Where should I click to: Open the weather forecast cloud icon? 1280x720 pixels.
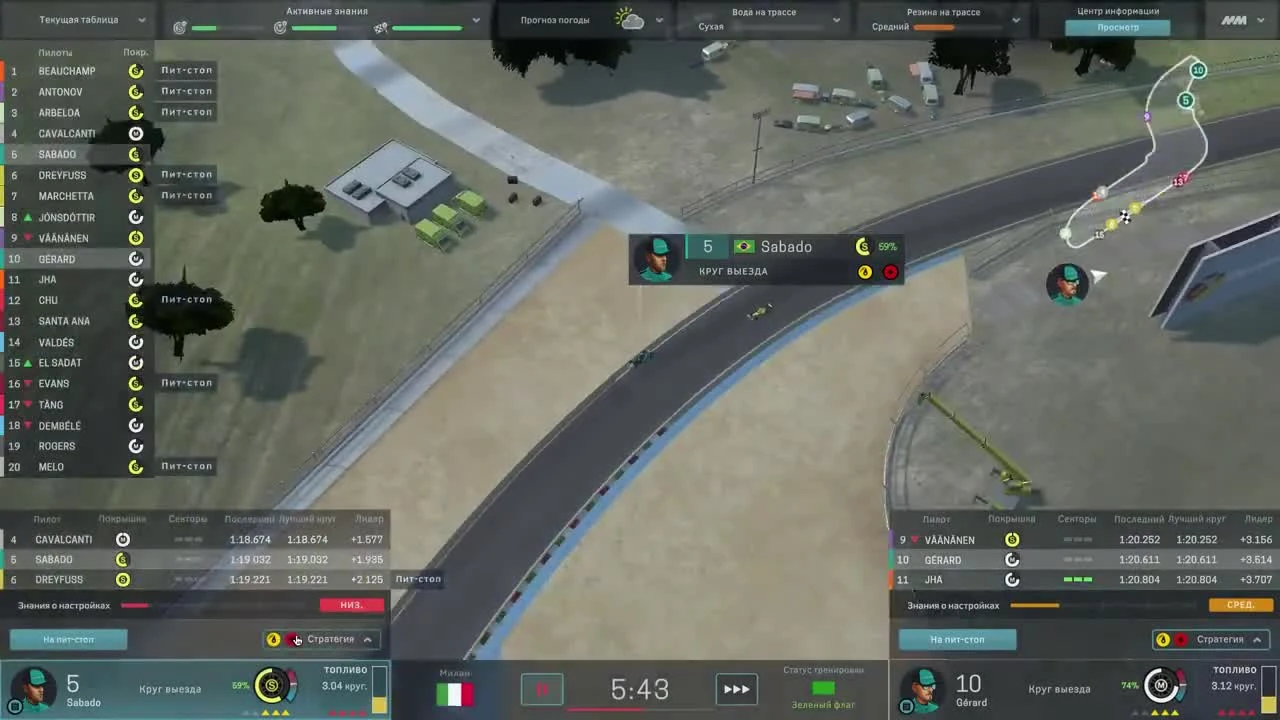point(628,19)
